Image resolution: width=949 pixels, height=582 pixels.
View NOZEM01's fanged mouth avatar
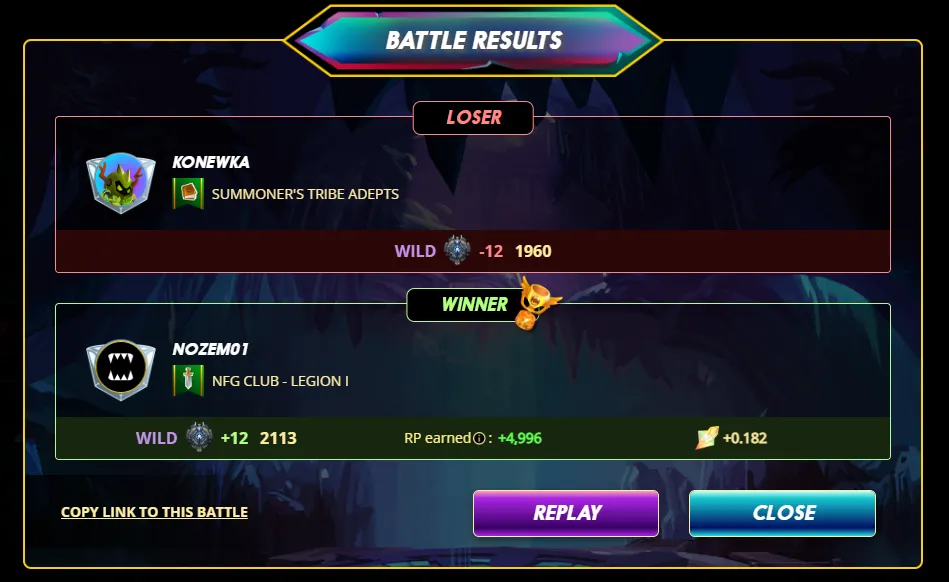(120, 370)
